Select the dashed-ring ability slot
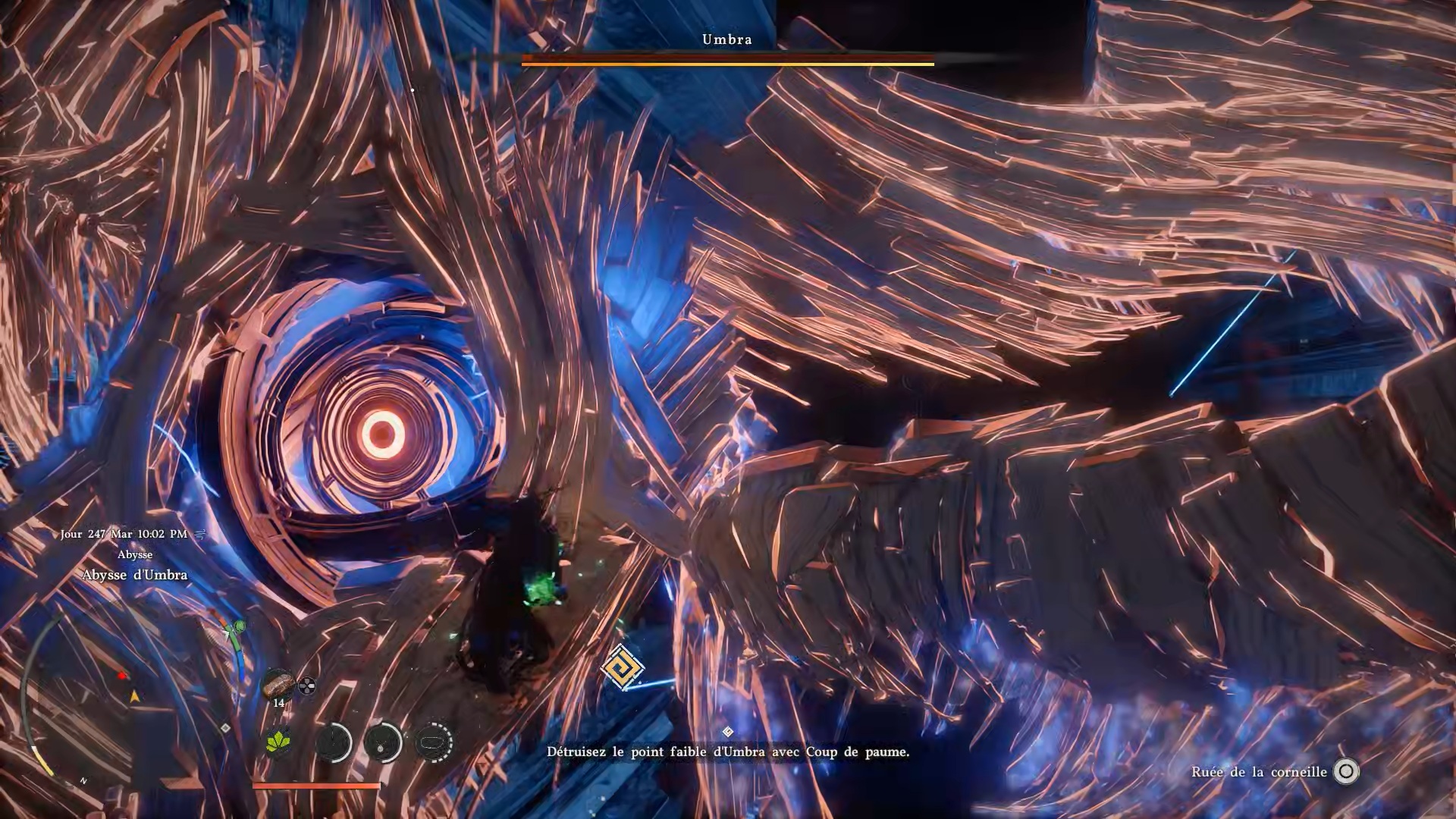Viewport: 1456px width, 819px height. [434, 742]
